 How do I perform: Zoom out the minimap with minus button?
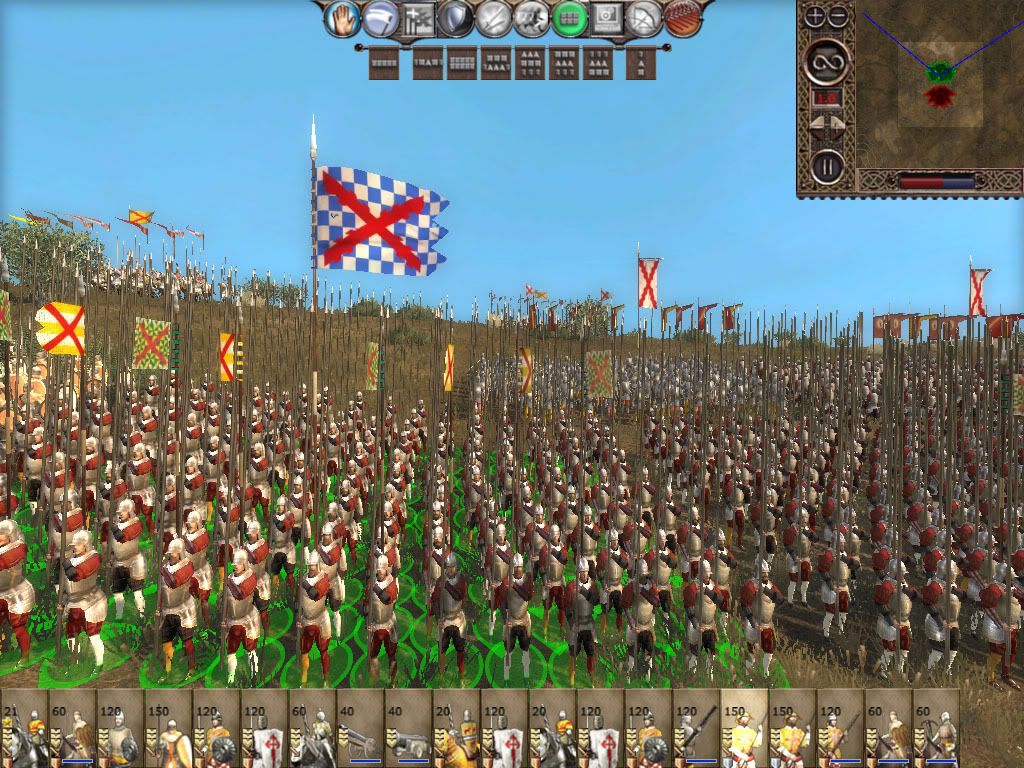click(838, 16)
